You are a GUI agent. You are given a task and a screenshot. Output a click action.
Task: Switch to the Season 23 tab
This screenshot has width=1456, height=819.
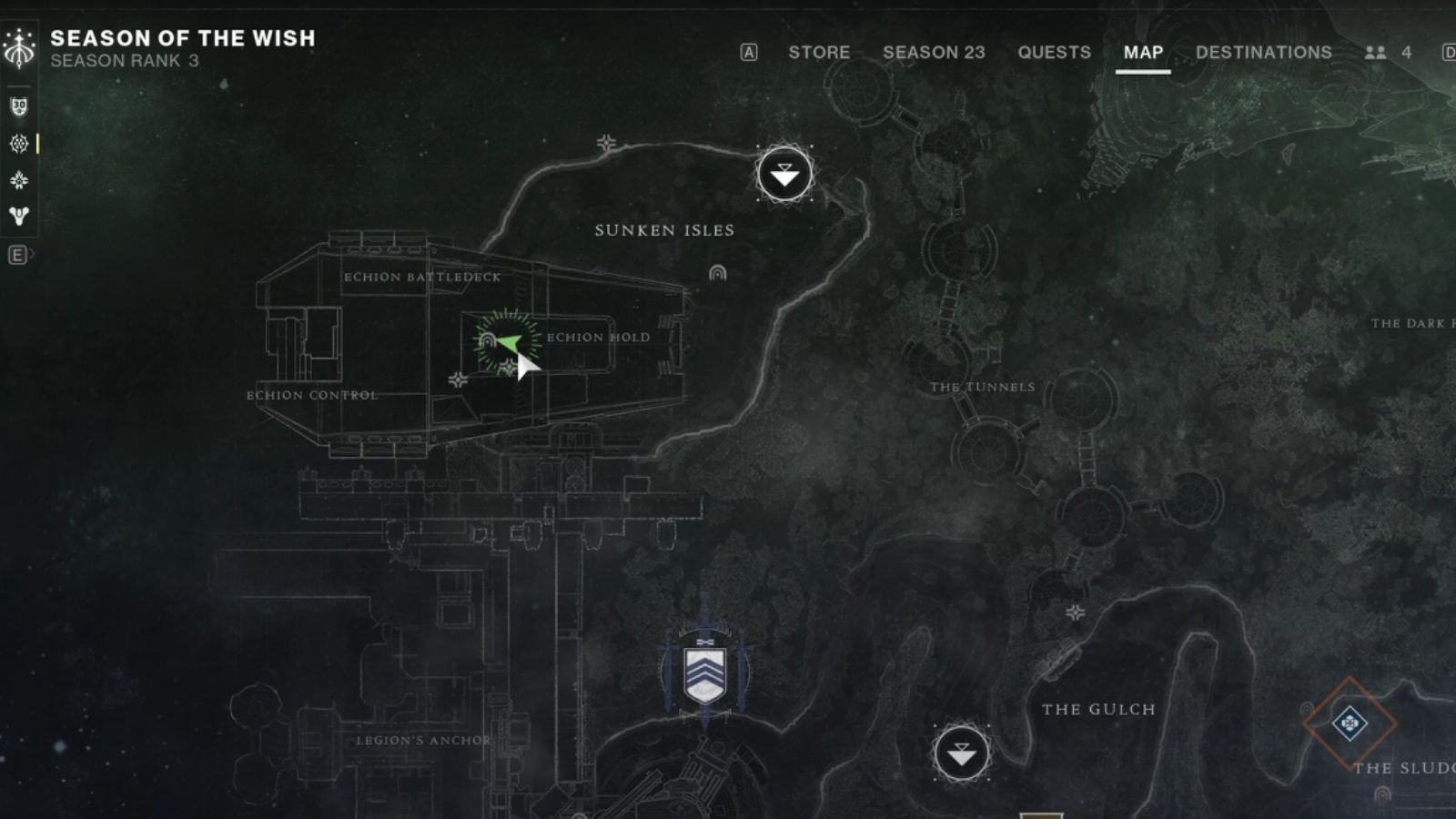click(934, 53)
